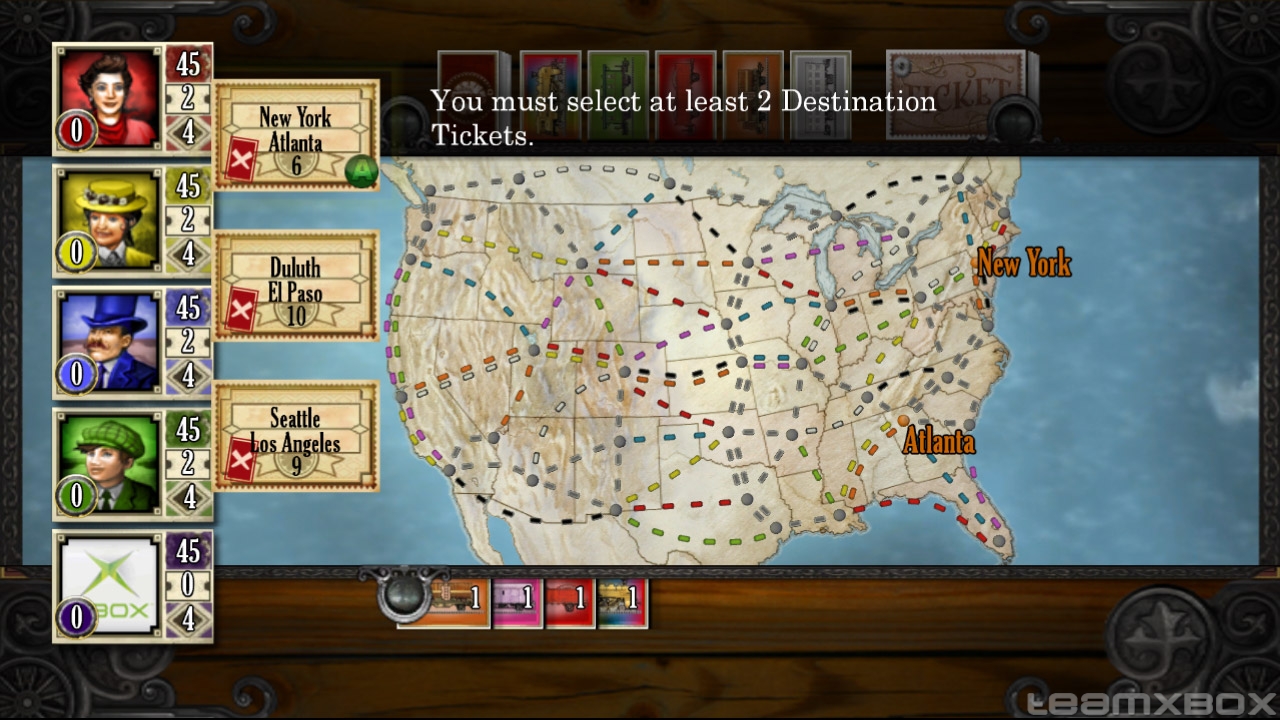Take the face-up green train card
Viewport: 1280px width, 720px height.
617,94
